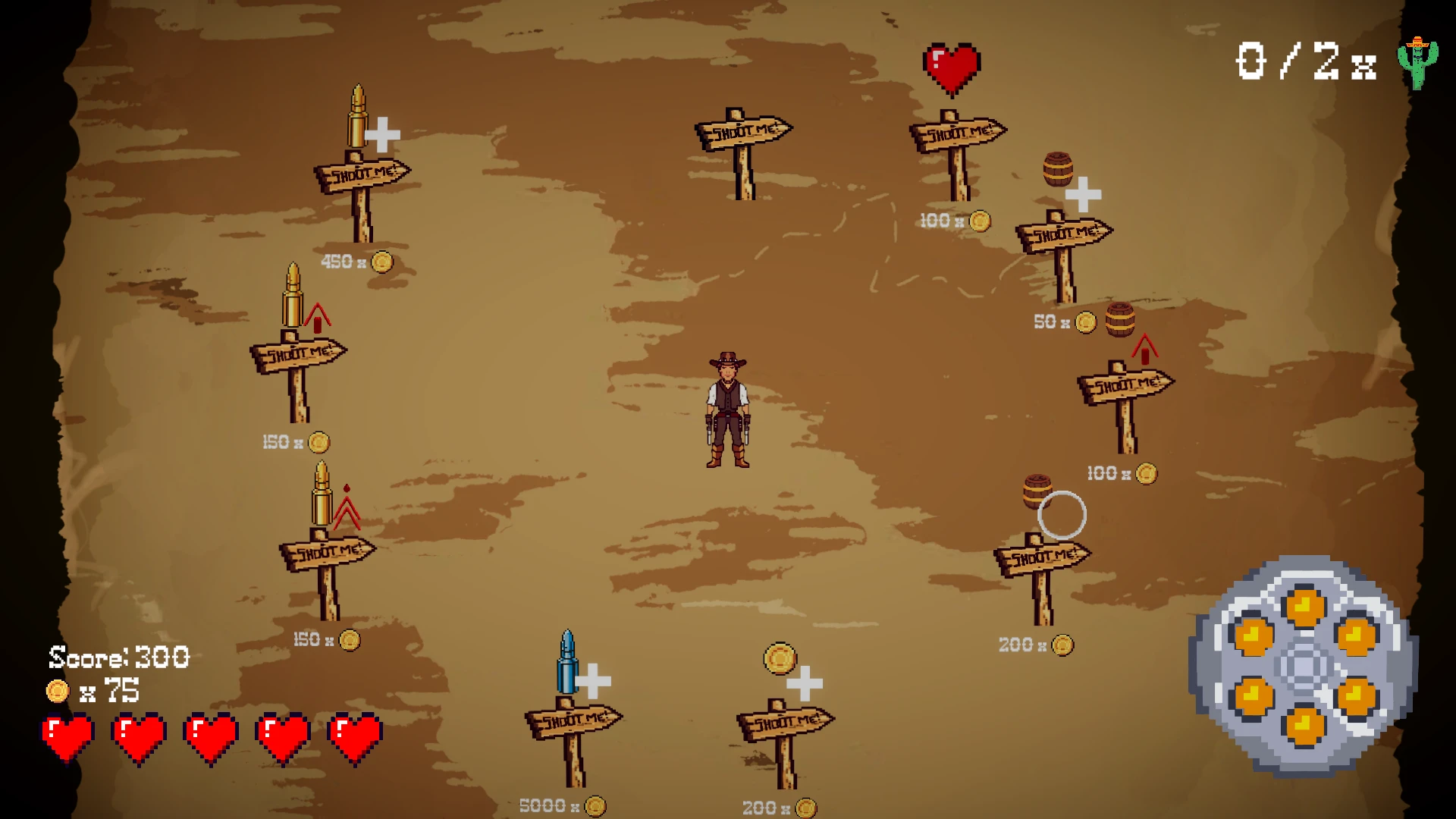Select the plain barrel sign costing 200
The height and width of the screenshot is (819, 1456).
point(1042,558)
